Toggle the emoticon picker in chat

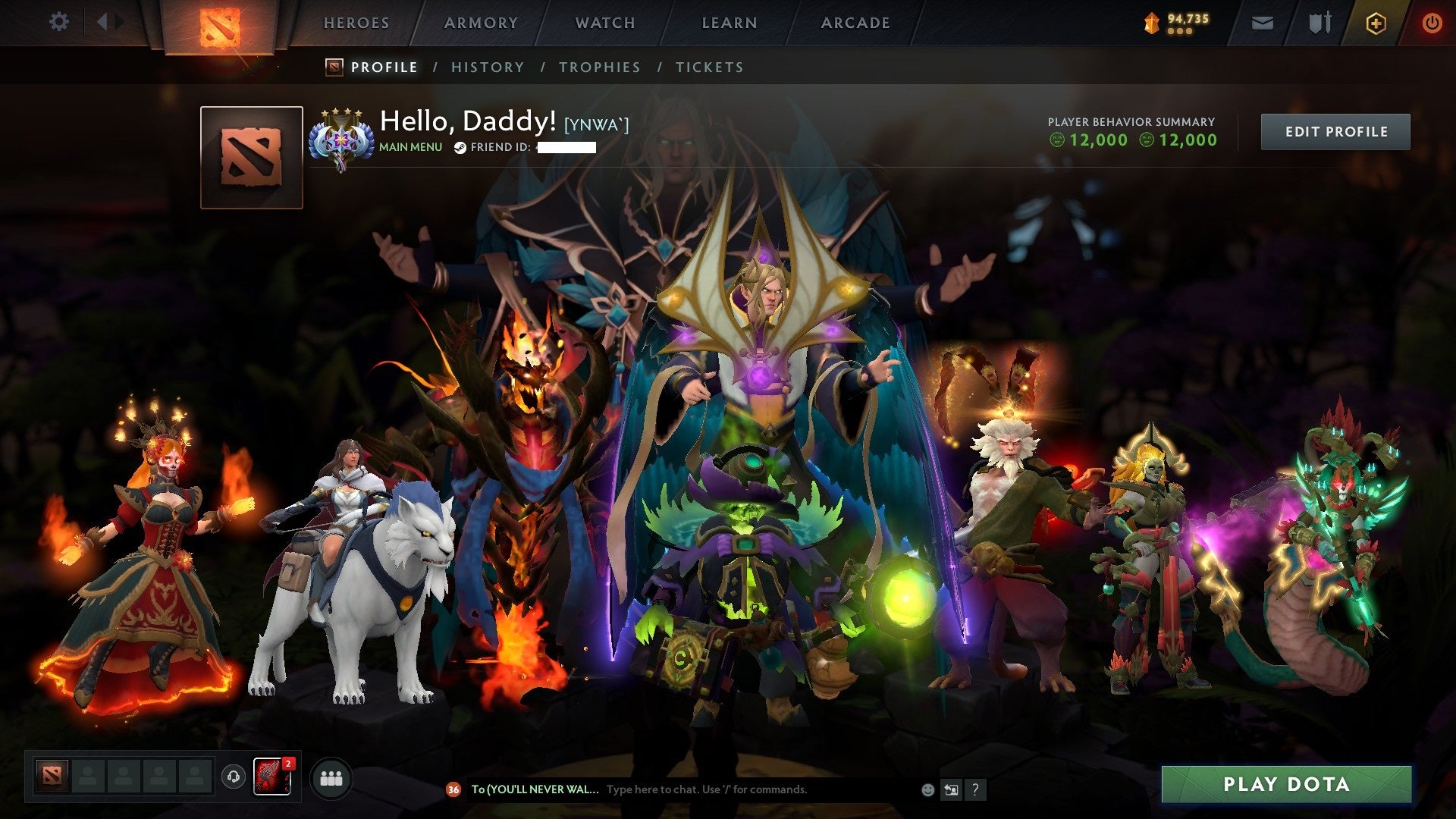coord(927,789)
